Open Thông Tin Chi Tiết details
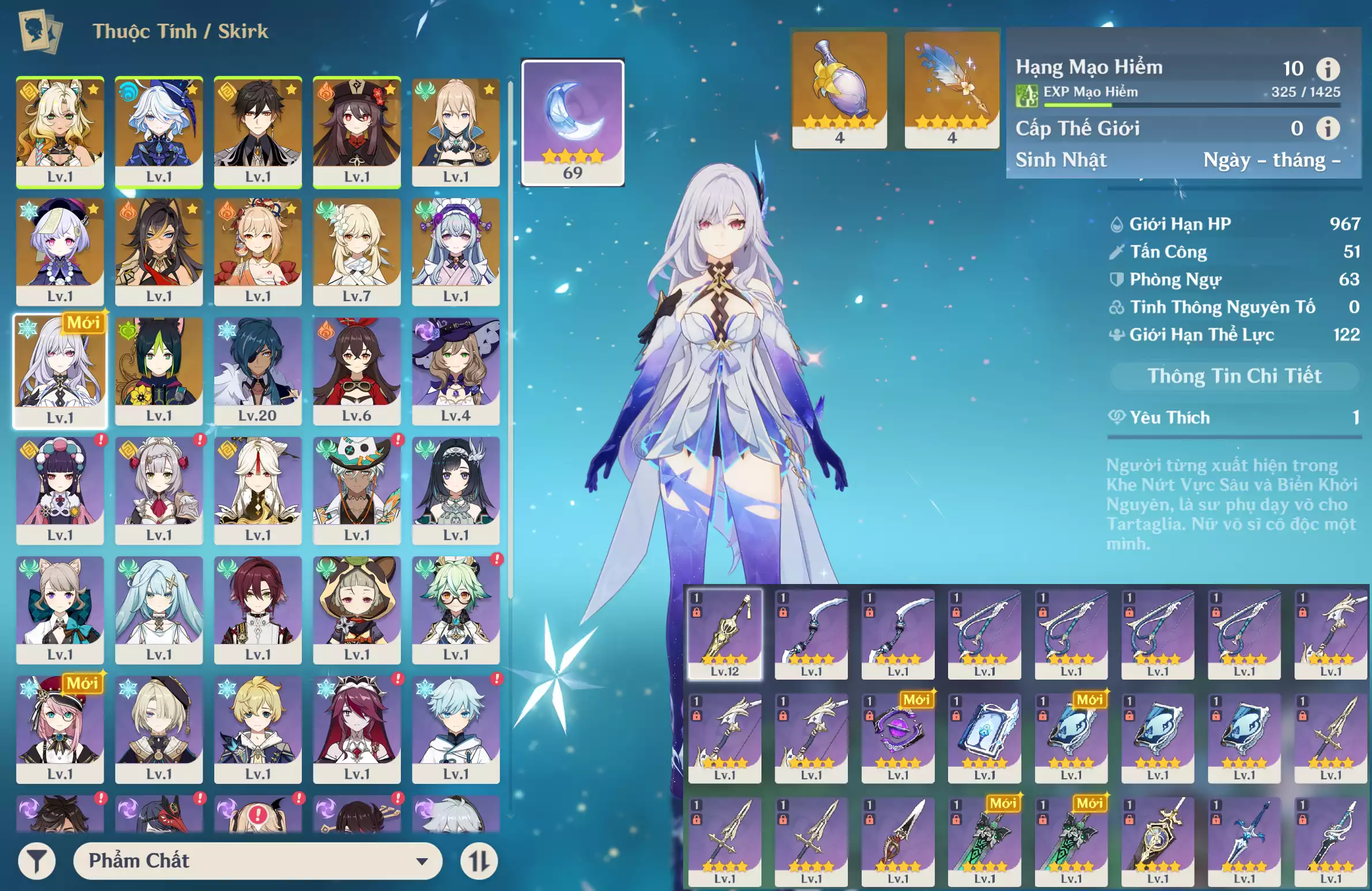1372x891 pixels. [1234, 376]
